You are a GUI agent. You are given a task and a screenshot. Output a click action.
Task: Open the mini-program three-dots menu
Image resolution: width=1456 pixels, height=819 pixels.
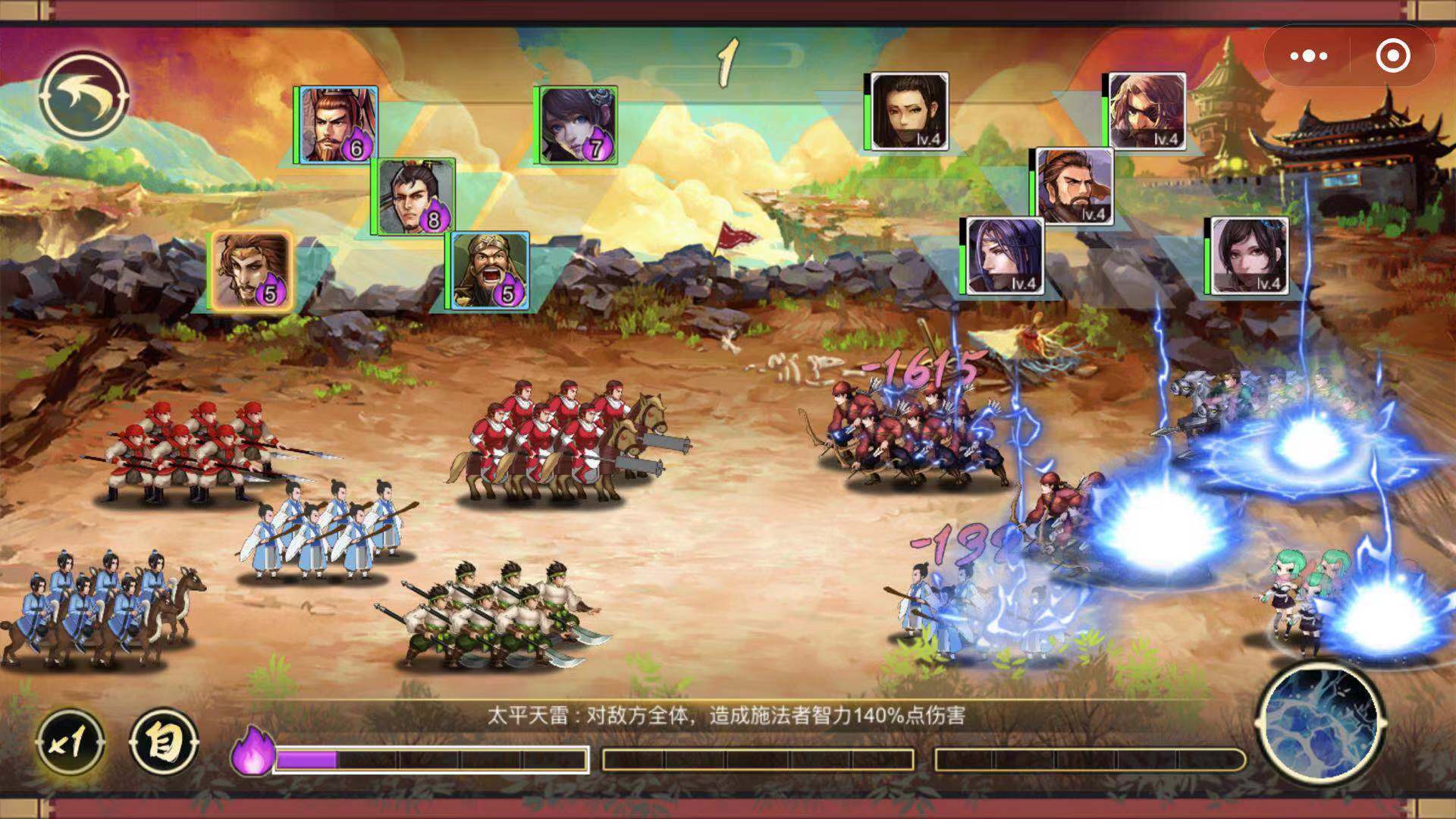(1308, 56)
